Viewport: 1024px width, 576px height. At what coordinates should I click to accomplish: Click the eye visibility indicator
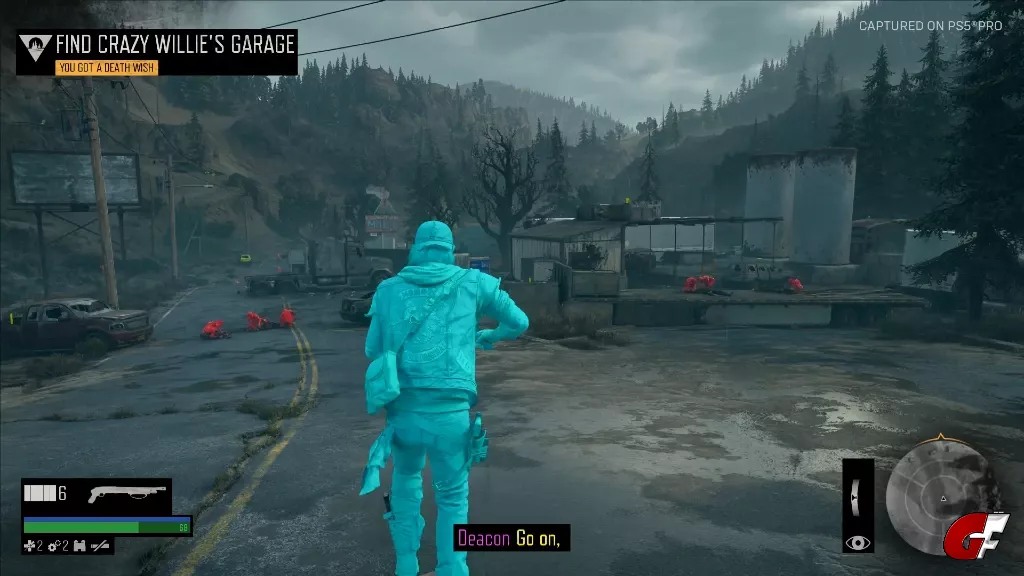(x=857, y=542)
